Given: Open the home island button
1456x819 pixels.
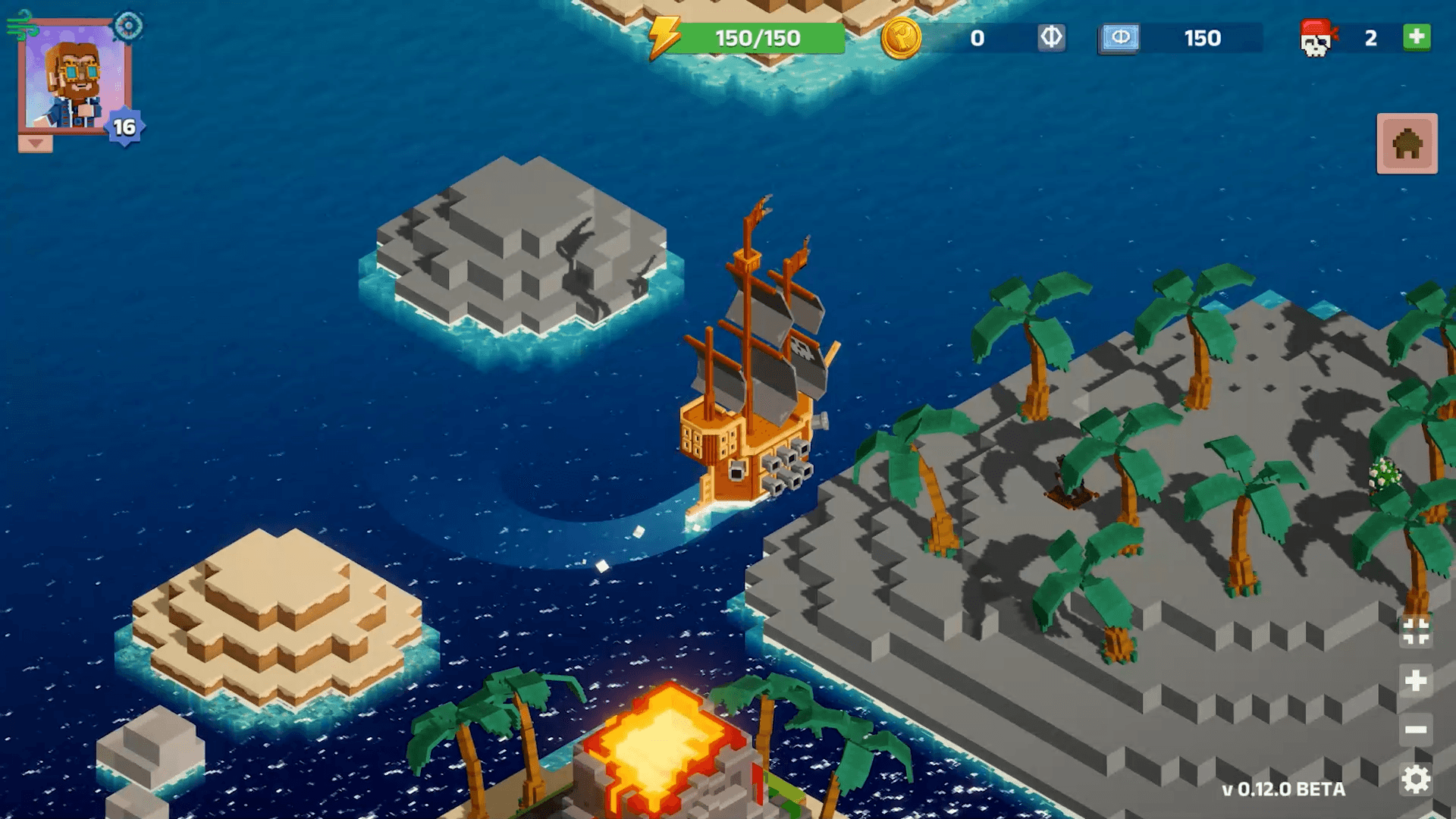Looking at the screenshot, I should (1407, 145).
